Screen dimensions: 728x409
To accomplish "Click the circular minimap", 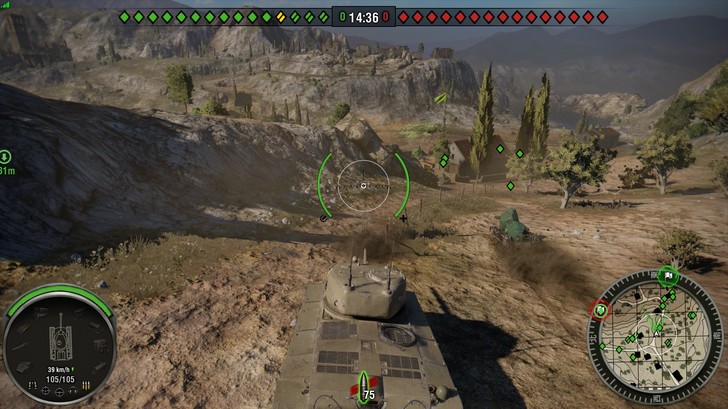I will [655, 335].
